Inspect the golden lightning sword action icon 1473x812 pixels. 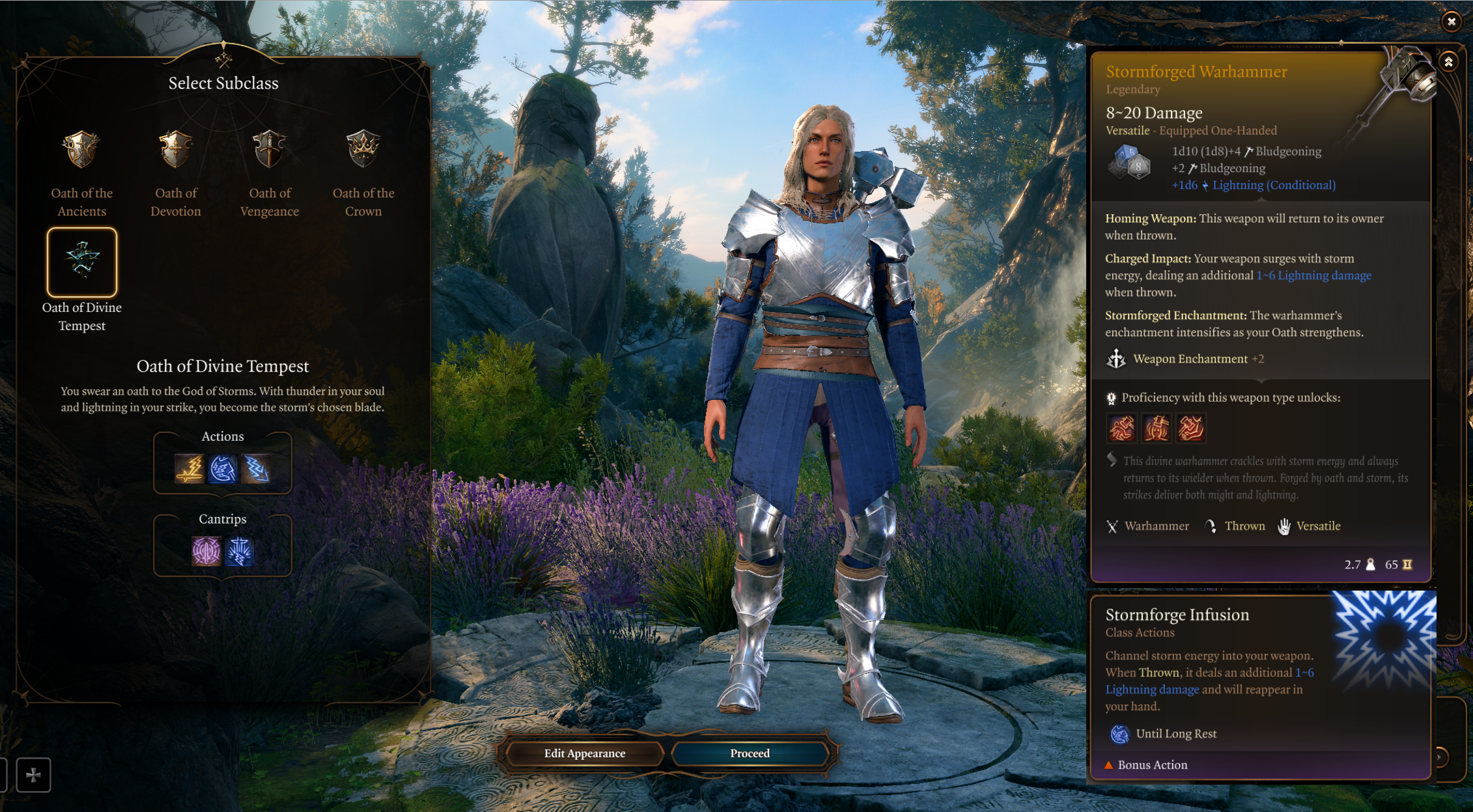[189, 469]
